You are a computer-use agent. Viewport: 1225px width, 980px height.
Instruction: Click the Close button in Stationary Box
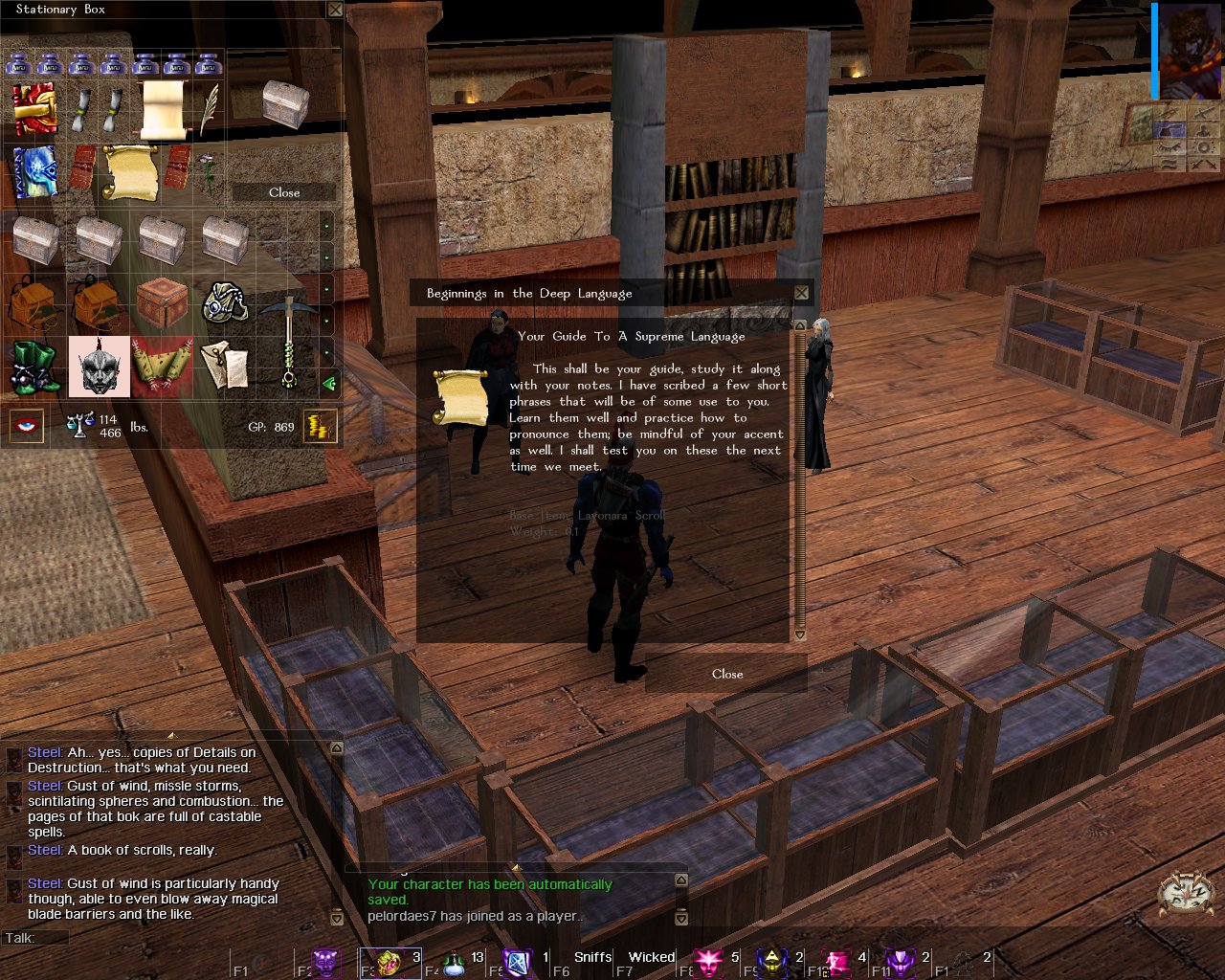click(x=284, y=192)
